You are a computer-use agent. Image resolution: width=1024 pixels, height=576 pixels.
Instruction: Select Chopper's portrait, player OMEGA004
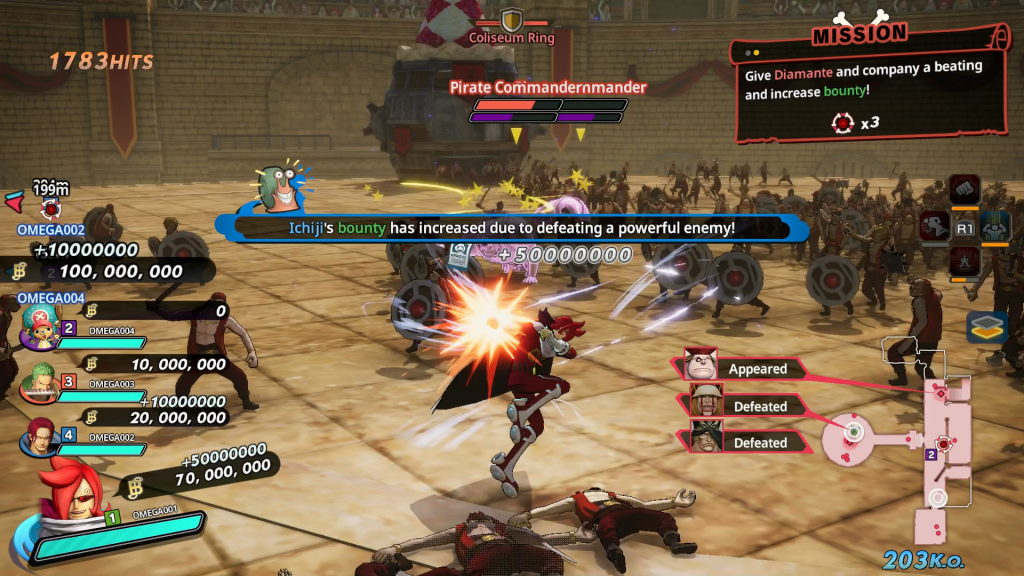40,326
